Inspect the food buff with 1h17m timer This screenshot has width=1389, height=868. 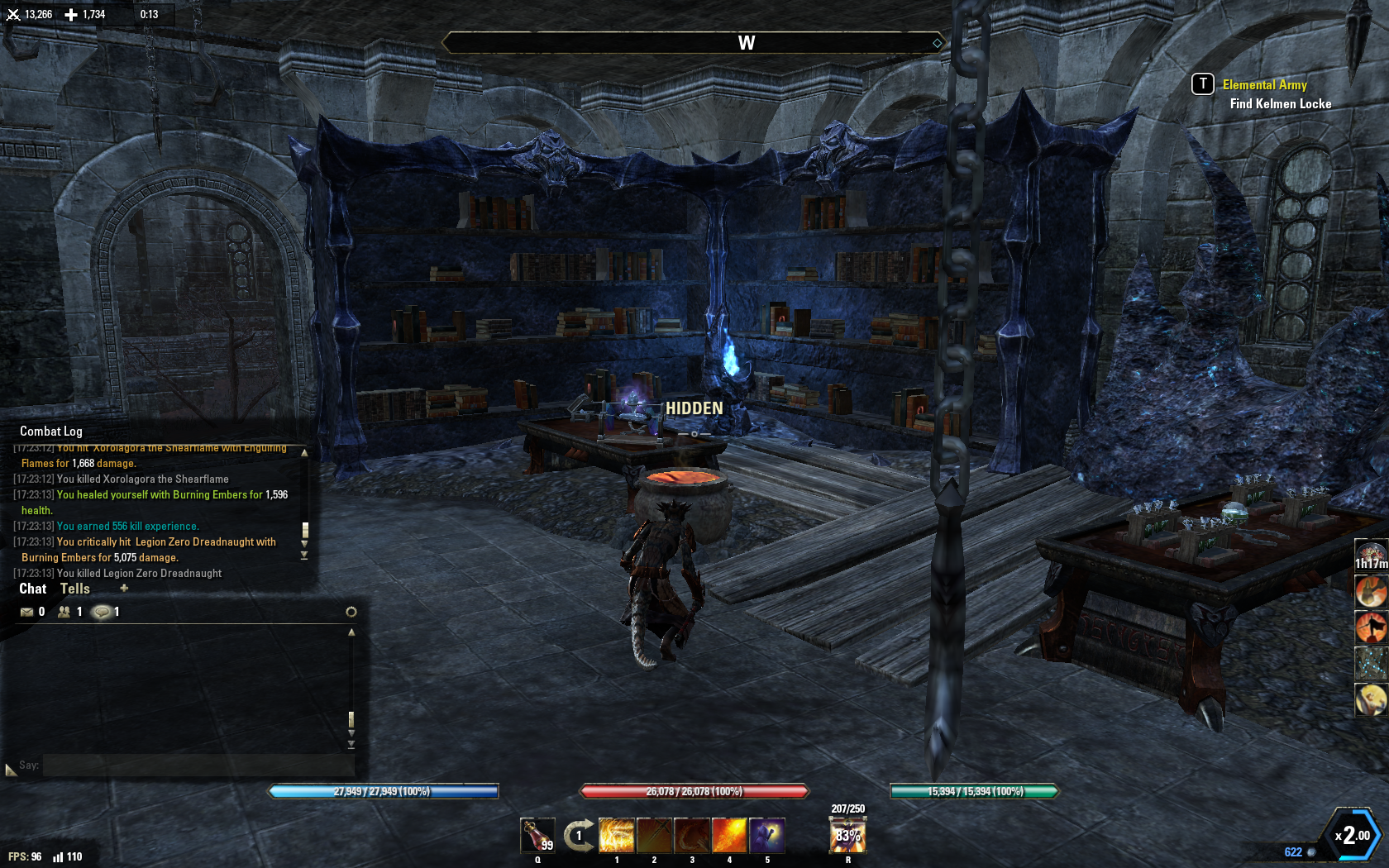[1371, 554]
